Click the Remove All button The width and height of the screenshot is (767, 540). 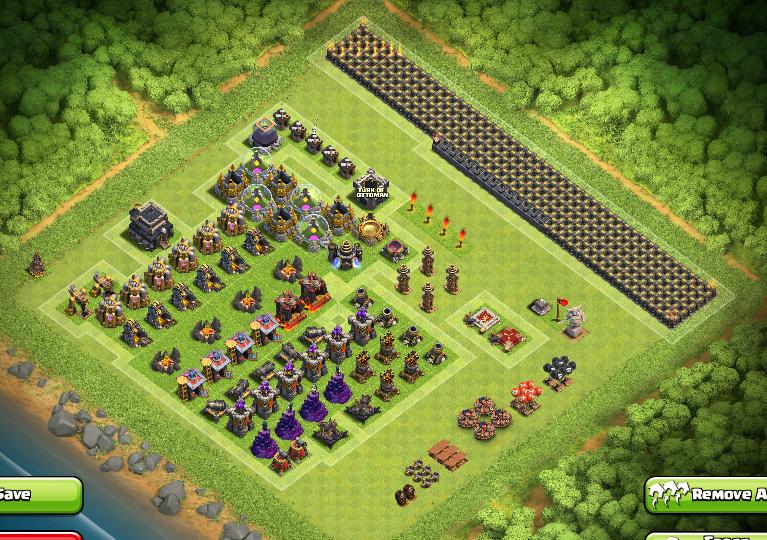tap(707, 494)
